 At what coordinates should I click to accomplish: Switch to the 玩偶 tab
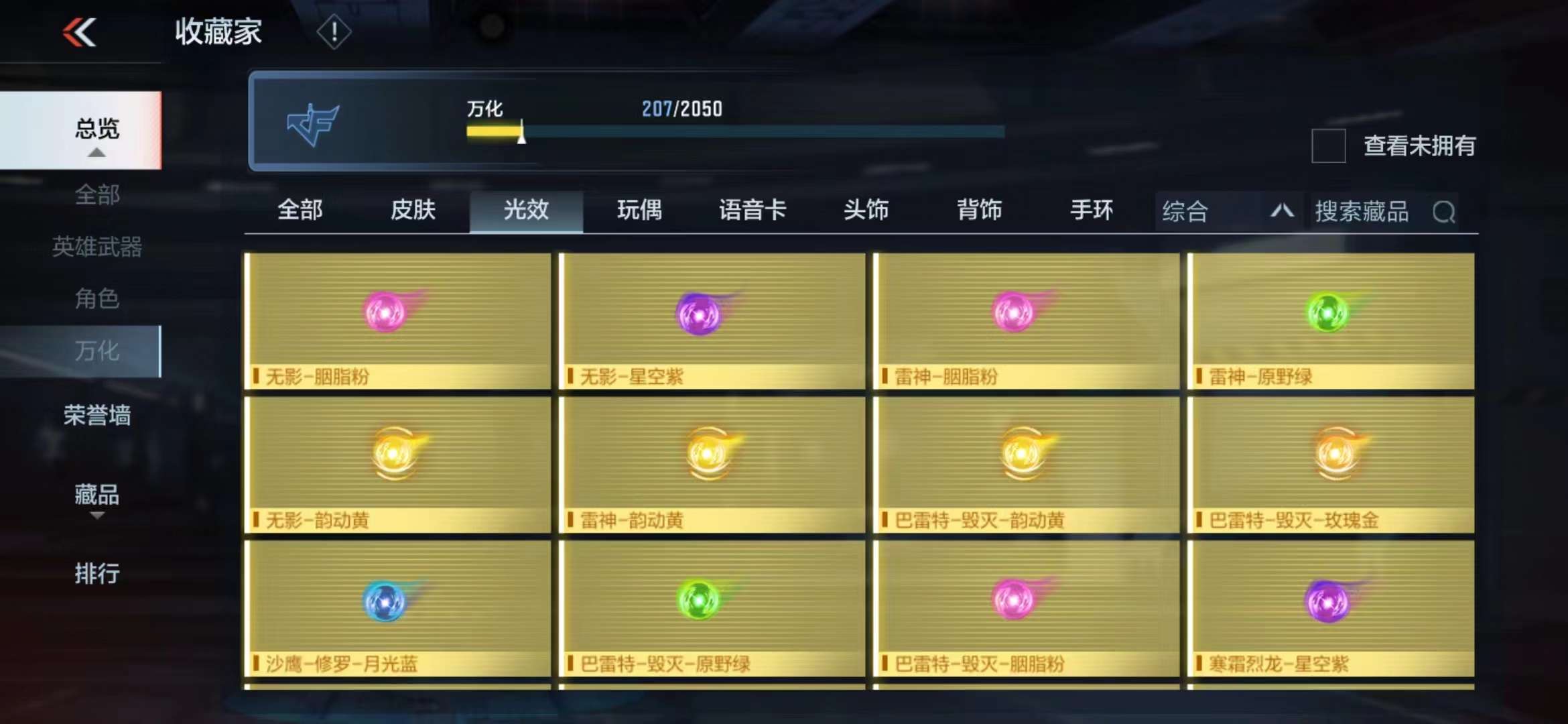639,210
